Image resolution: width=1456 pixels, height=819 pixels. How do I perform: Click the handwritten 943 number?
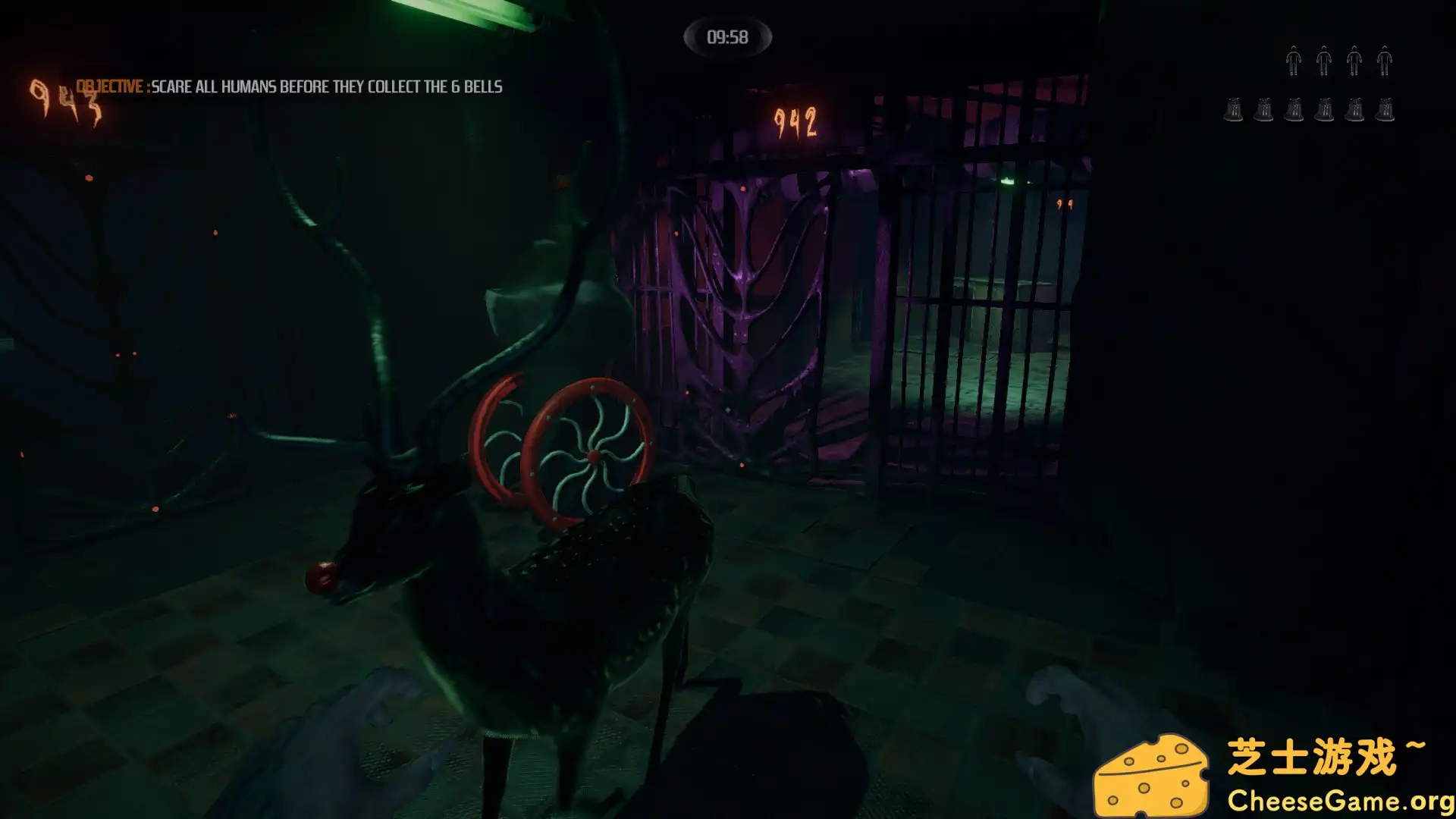[x=67, y=99]
